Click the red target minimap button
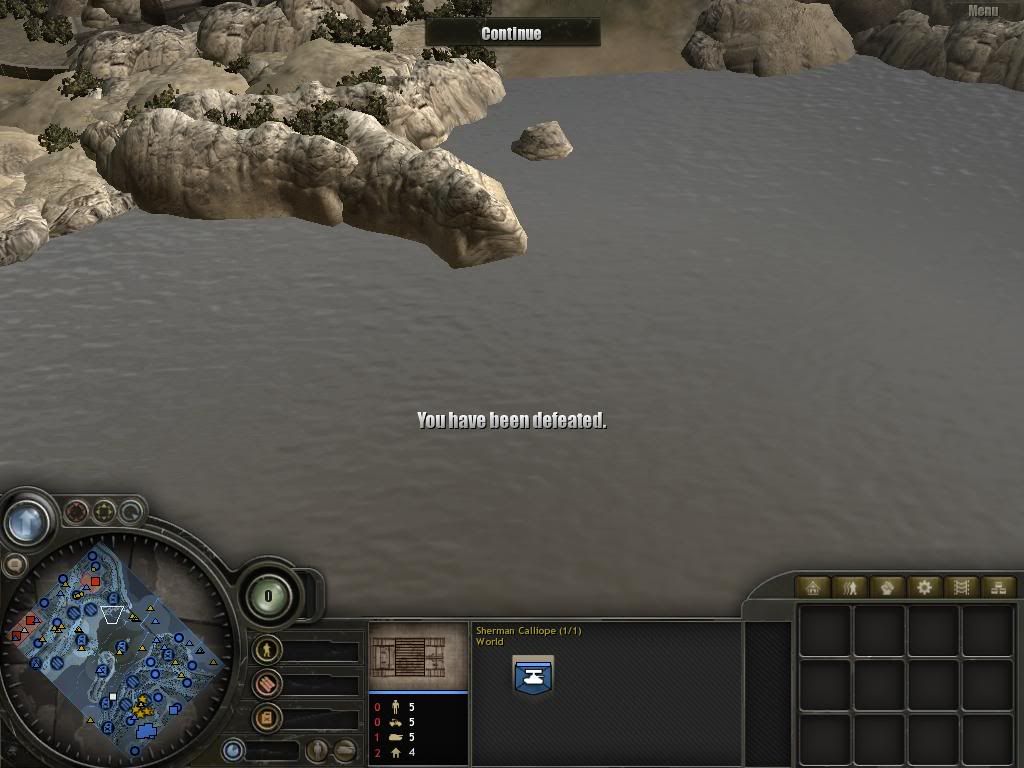1024x768 pixels. click(76, 513)
